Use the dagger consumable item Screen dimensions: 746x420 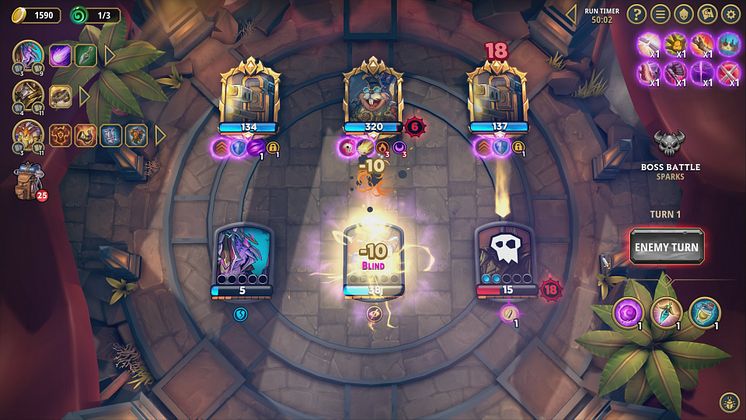[x=665, y=310]
